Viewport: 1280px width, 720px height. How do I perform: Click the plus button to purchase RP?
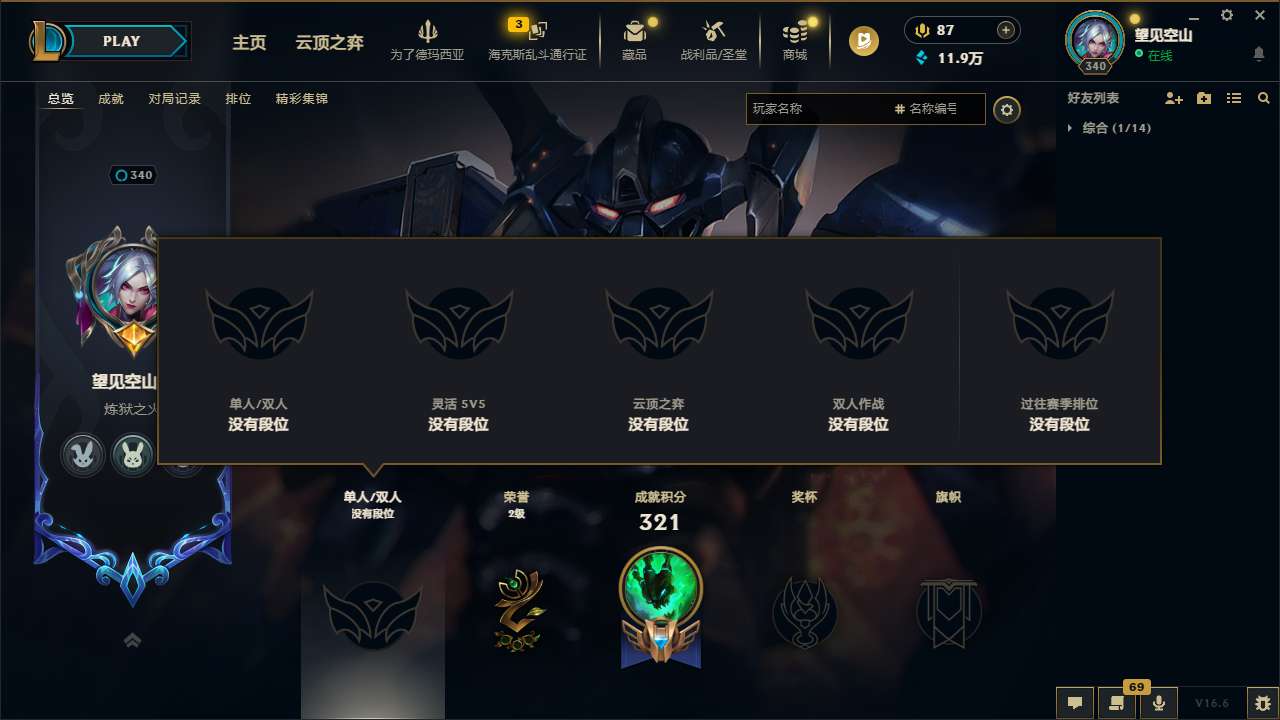point(1004,30)
